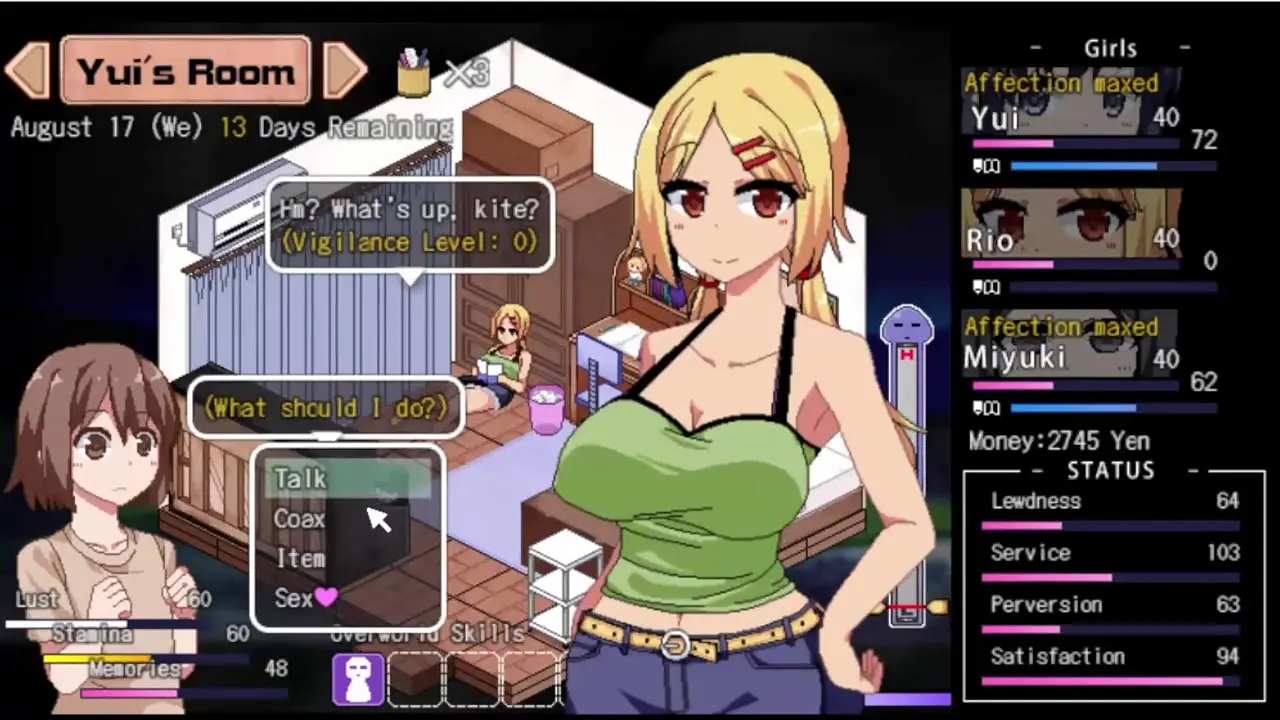
Task: Pick the Sex option with heart
Action: [x=305, y=598]
